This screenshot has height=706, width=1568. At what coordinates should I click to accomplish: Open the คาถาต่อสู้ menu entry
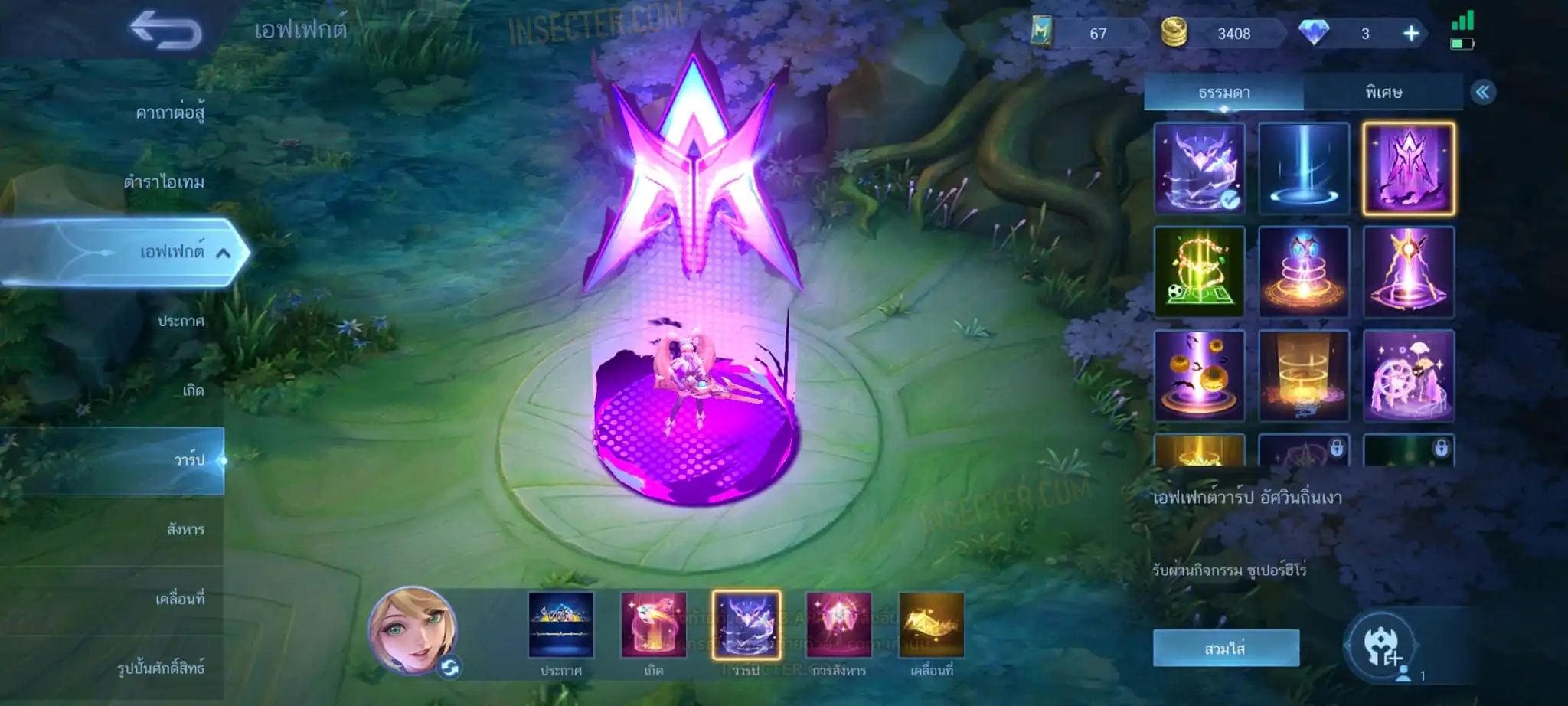170,113
